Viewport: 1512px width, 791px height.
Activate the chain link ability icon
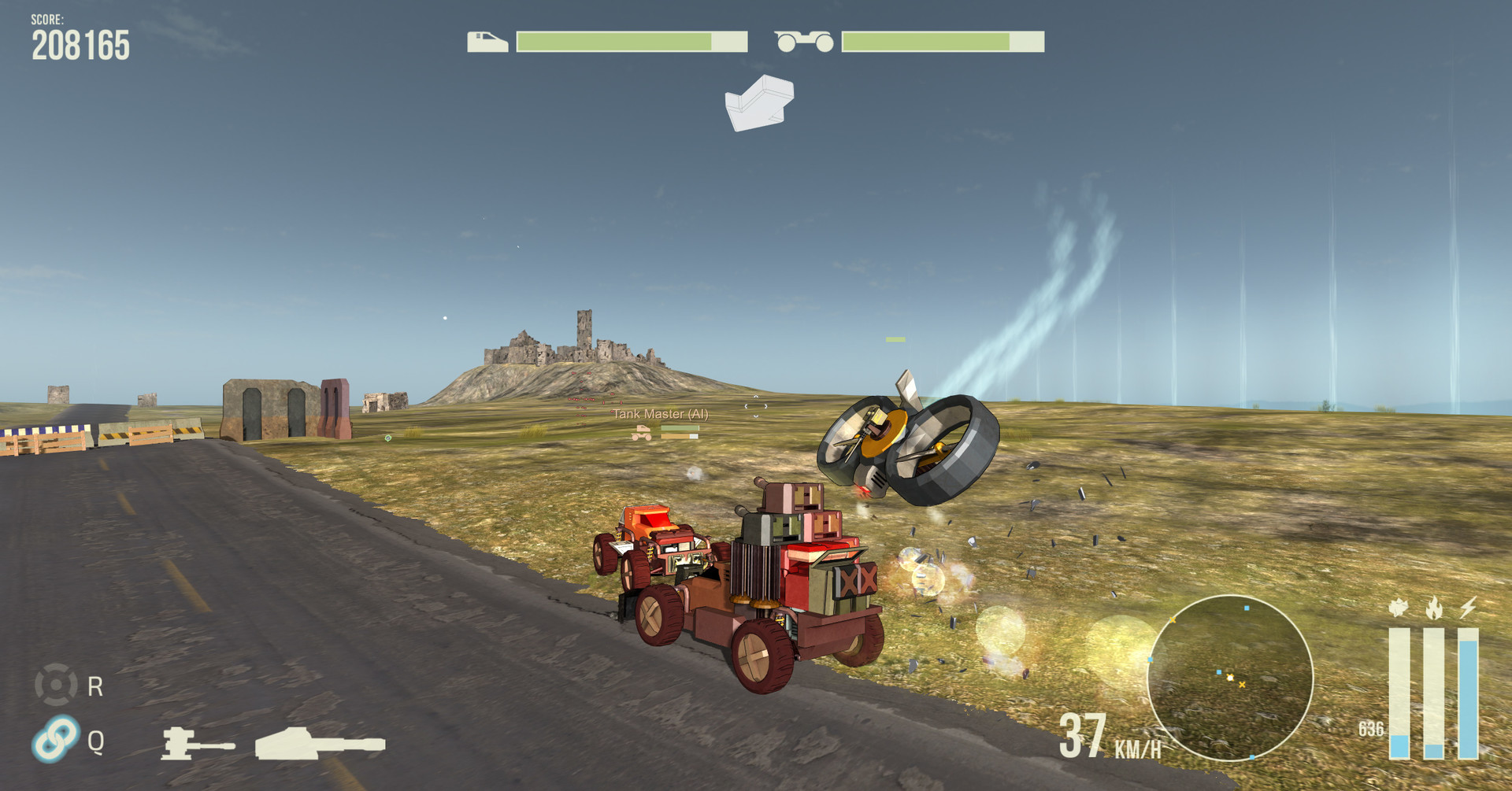56,738
